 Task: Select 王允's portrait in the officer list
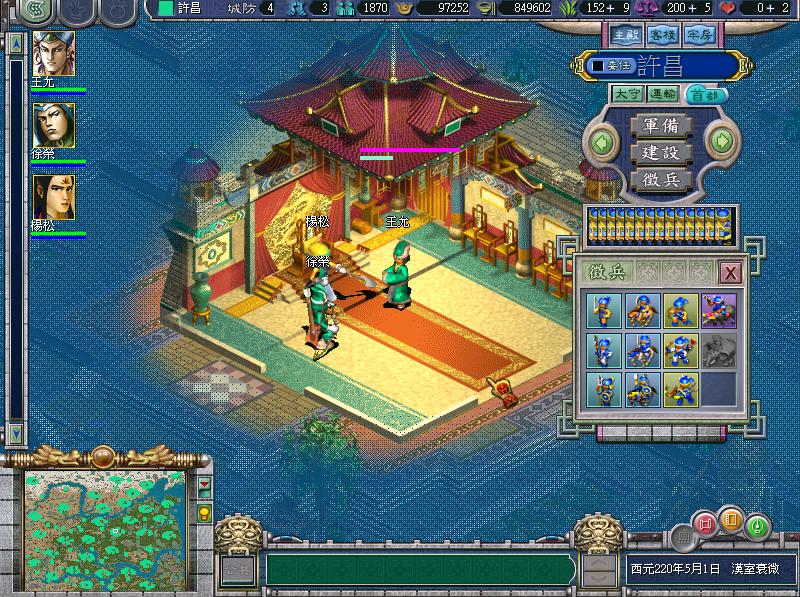[53, 53]
